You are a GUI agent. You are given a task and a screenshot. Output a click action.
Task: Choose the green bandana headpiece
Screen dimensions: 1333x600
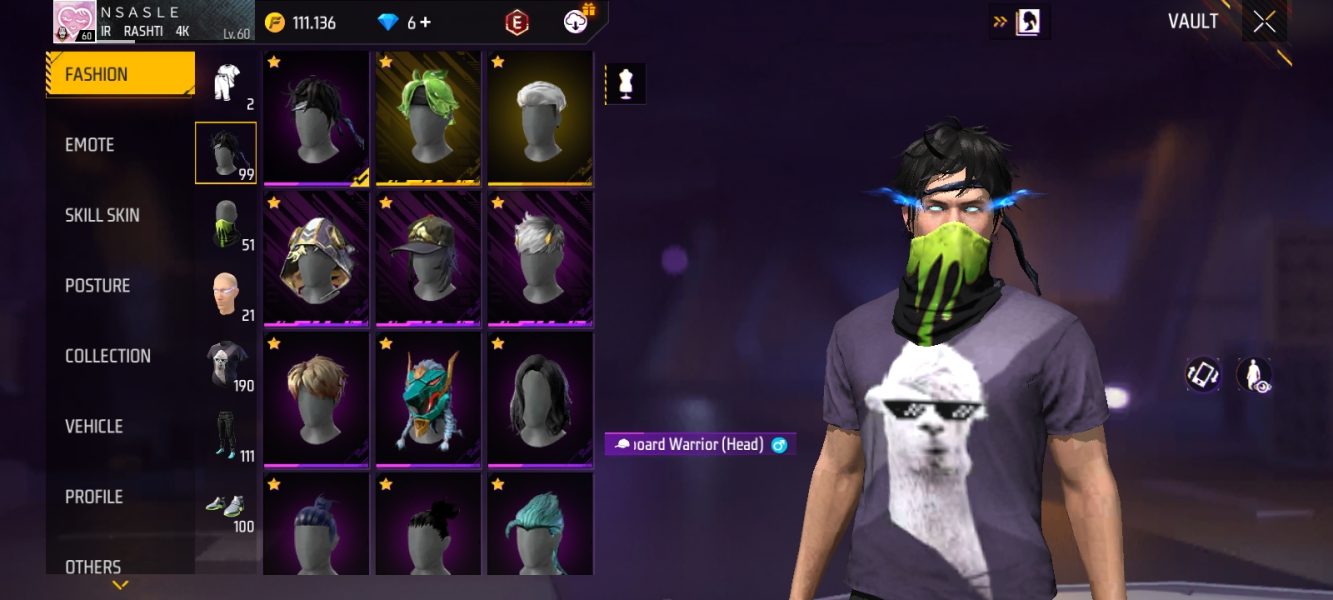[x=428, y=118]
